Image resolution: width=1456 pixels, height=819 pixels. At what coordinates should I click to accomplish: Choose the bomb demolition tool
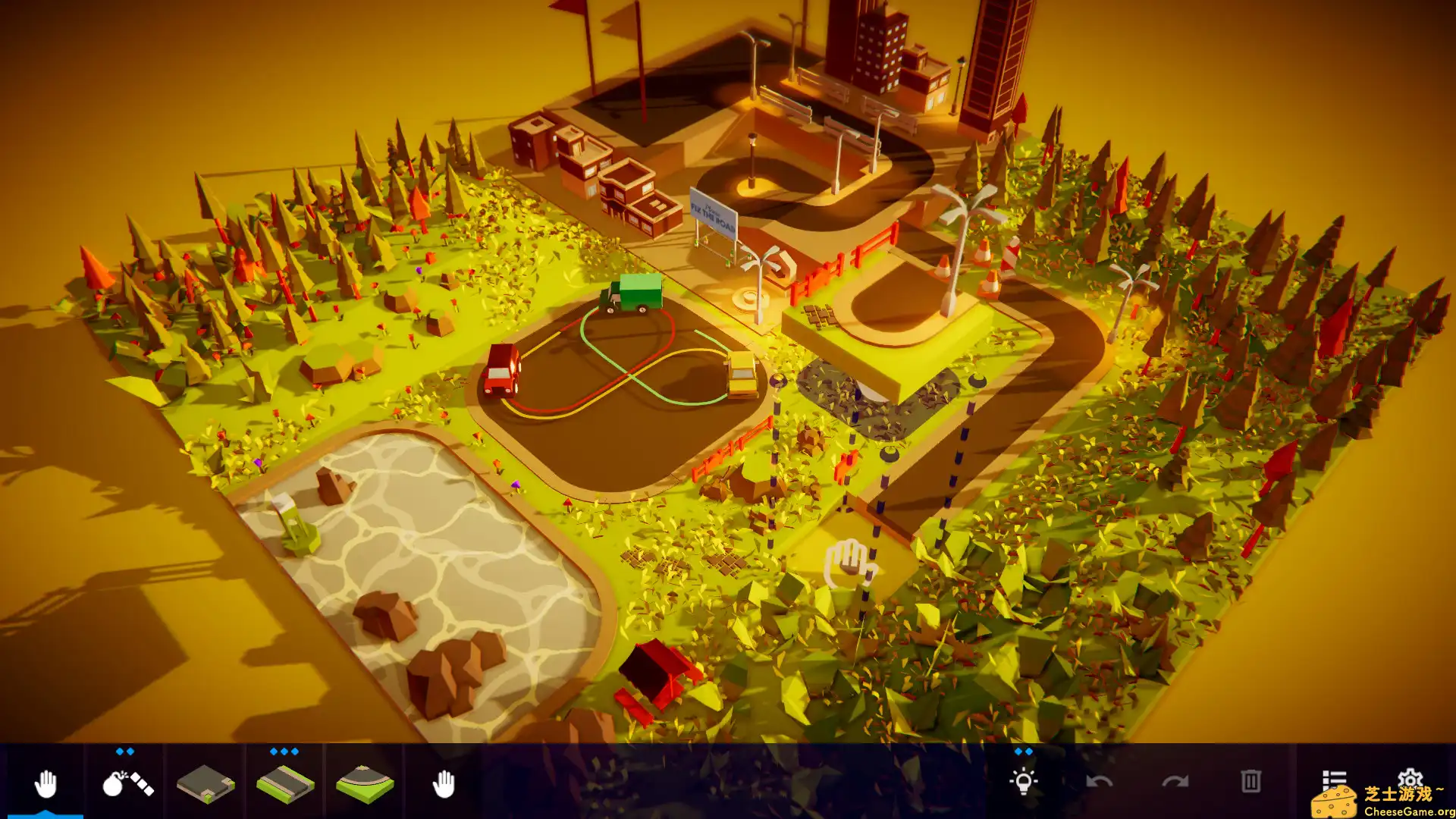127,783
